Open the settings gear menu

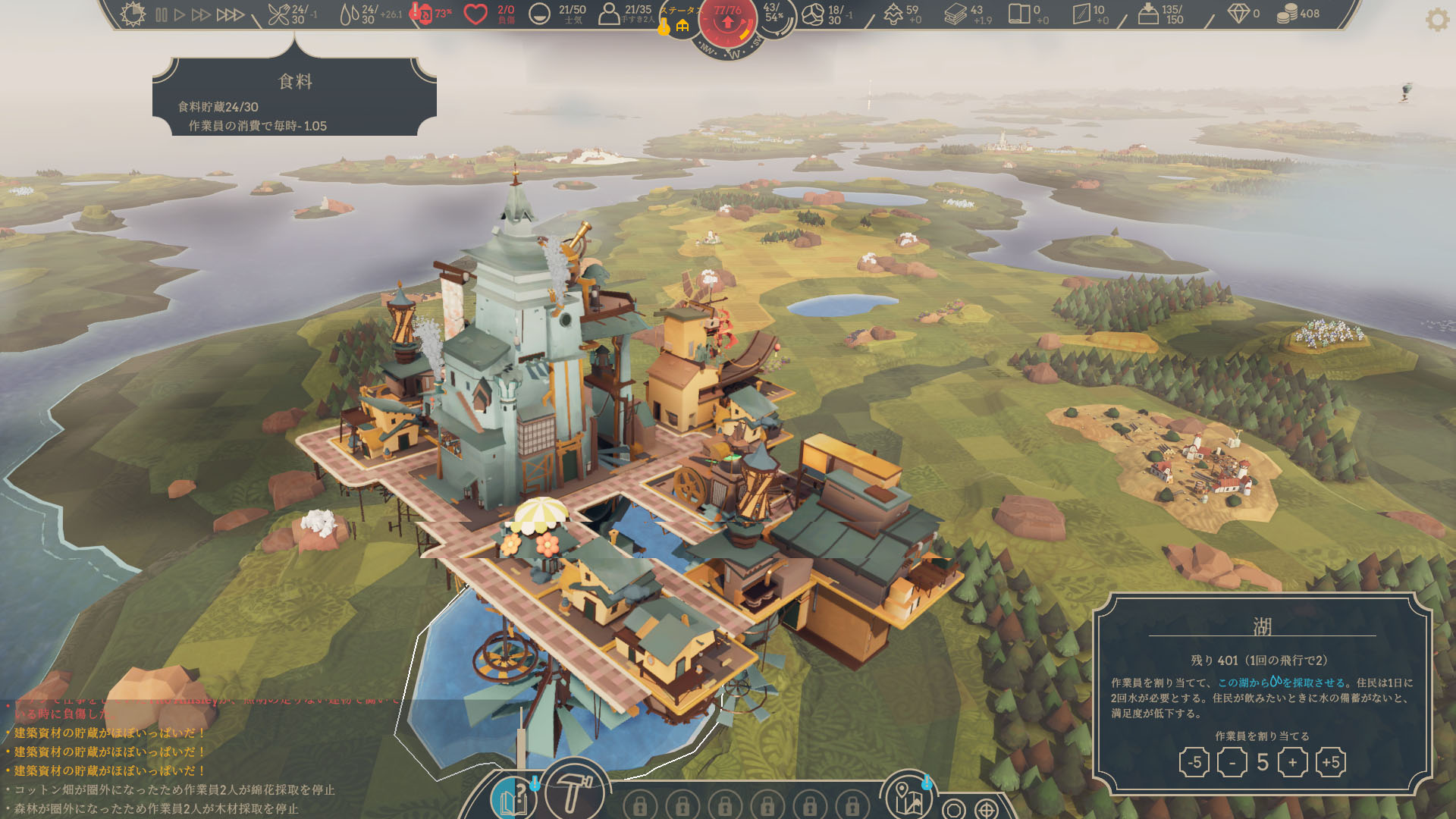point(1437,19)
